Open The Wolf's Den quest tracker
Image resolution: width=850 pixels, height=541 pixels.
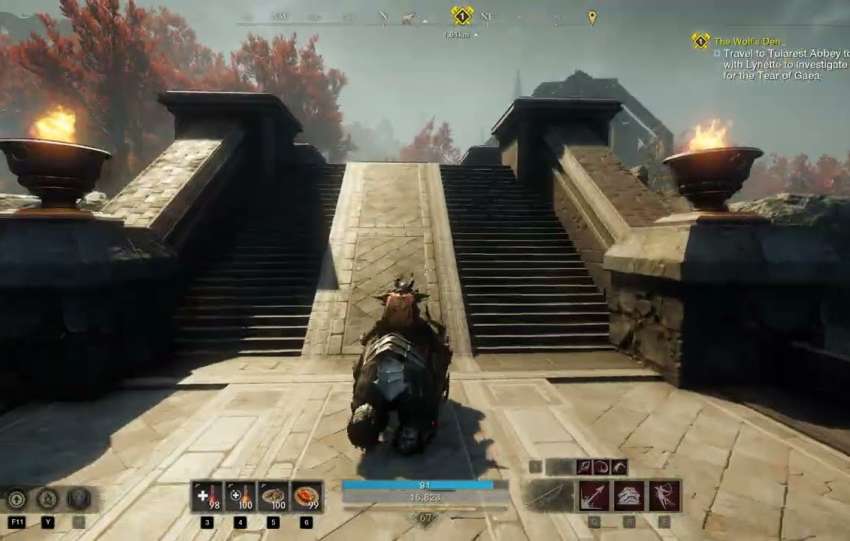(740, 41)
